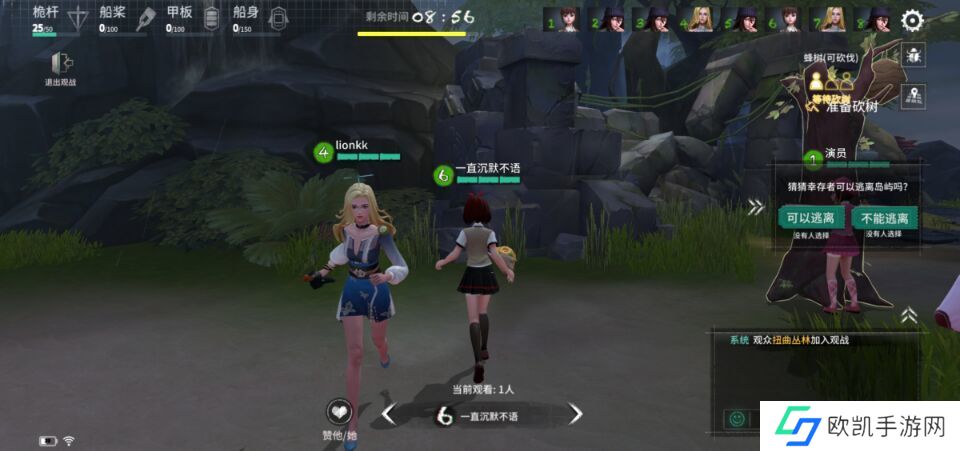Switch to the next spectated player
Screen dimensions: 960x451
[575, 414]
